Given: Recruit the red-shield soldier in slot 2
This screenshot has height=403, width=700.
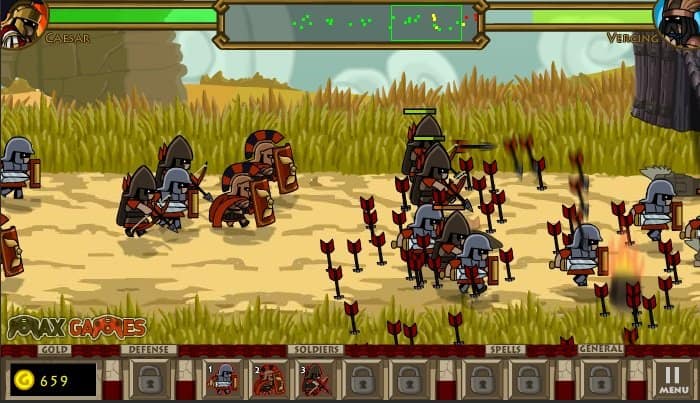Looking at the screenshot, I should coord(269,379).
